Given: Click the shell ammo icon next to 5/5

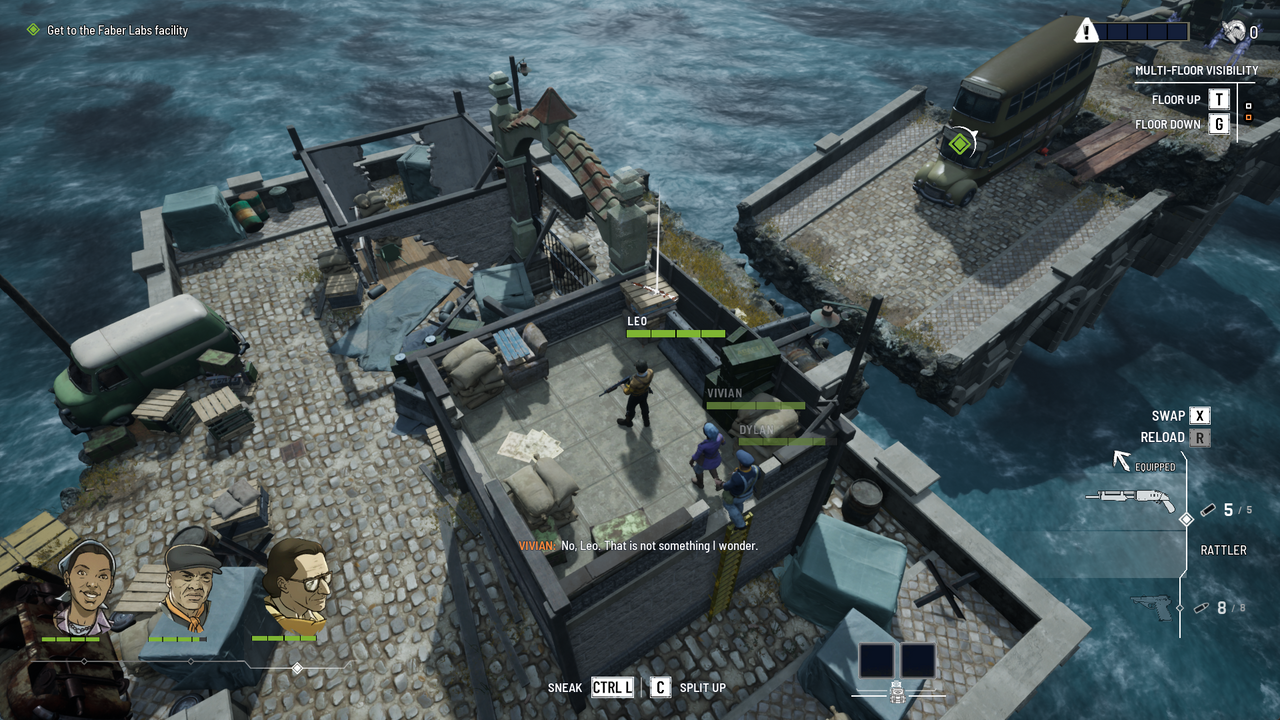Looking at the screenshot, I should pyautogui.click(x=1208, y=510).
